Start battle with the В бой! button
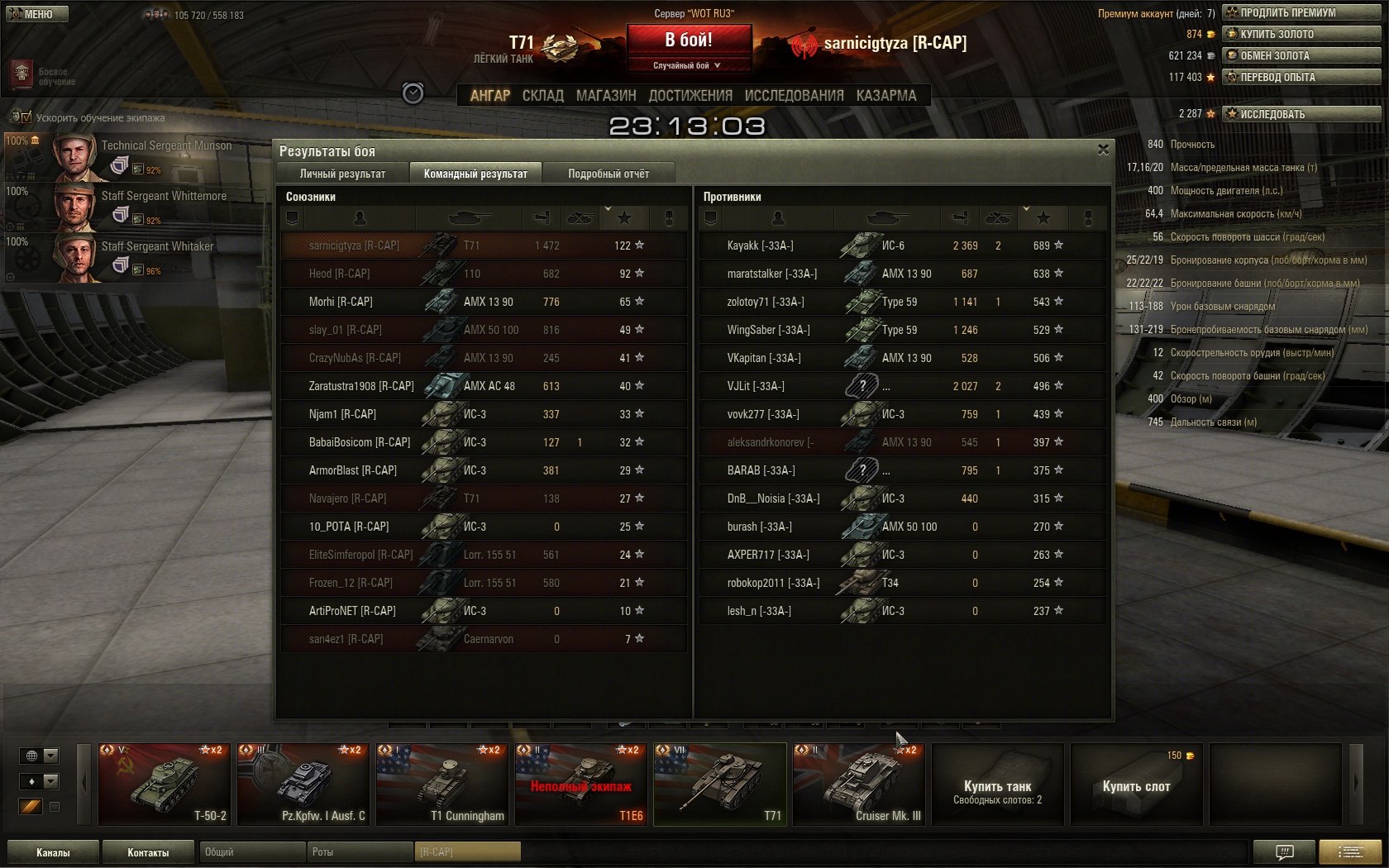 (689, 40)
